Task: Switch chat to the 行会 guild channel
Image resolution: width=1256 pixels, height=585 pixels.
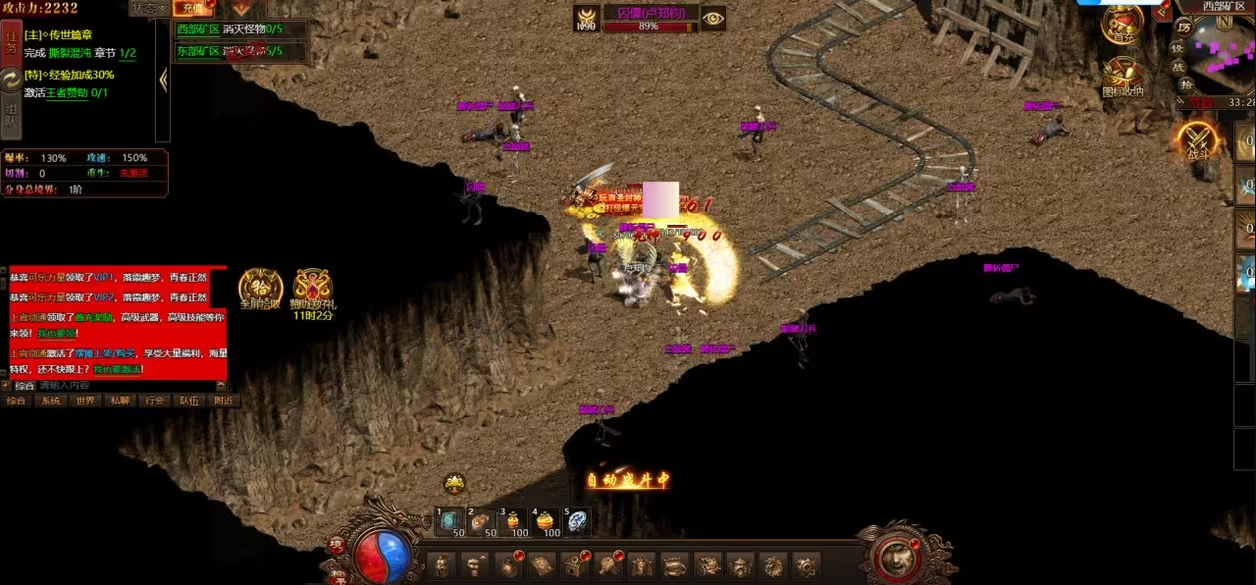Action: [x=154, y=401]
